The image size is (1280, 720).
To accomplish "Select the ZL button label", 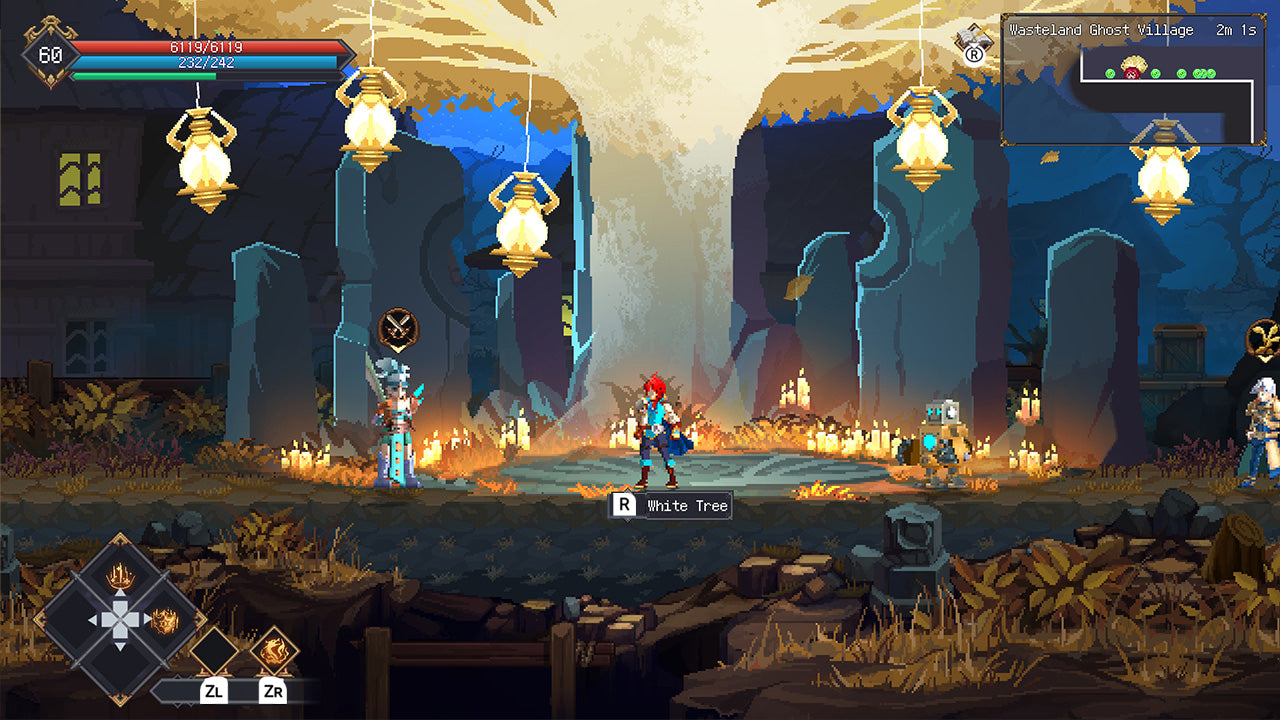I will pos(215,690).
